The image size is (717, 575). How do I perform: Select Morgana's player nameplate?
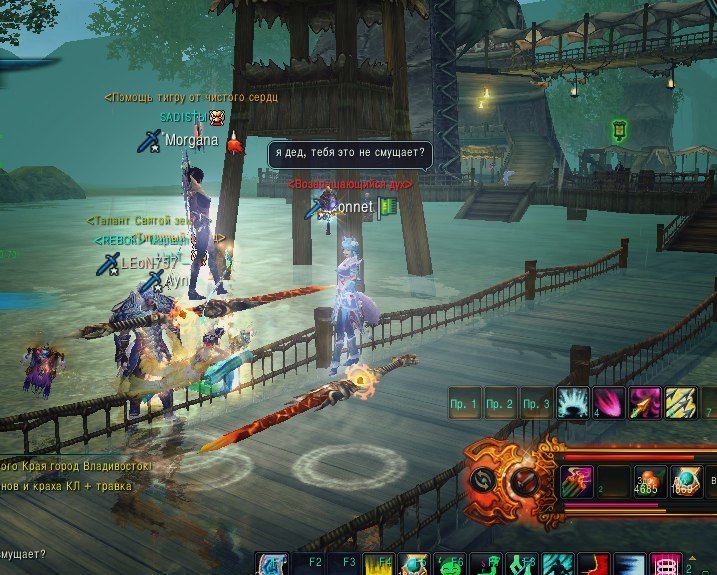click(x=191, y=141)
